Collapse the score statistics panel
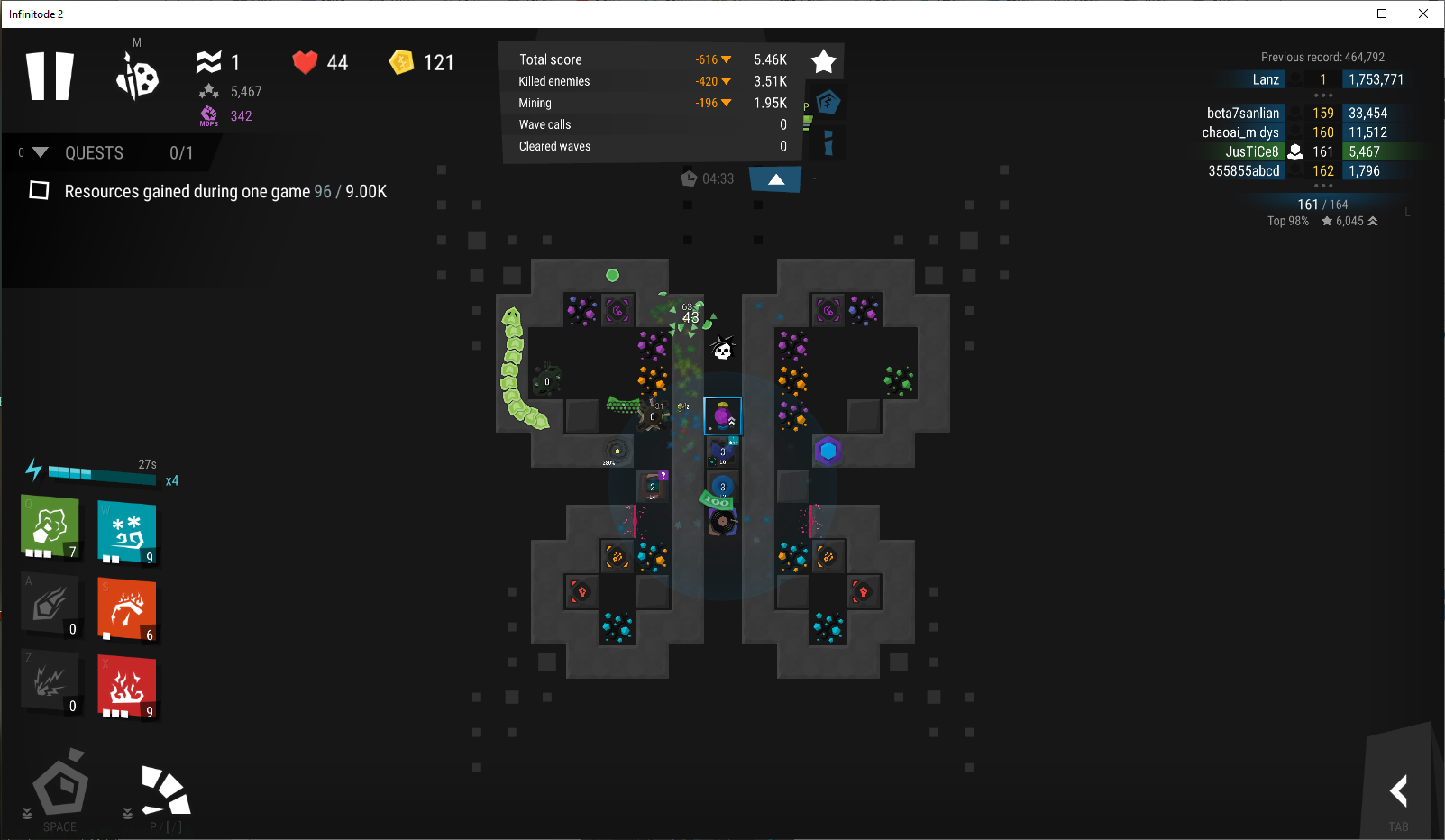This screenshot has height=840, width=1445. (x=775, y=179)
